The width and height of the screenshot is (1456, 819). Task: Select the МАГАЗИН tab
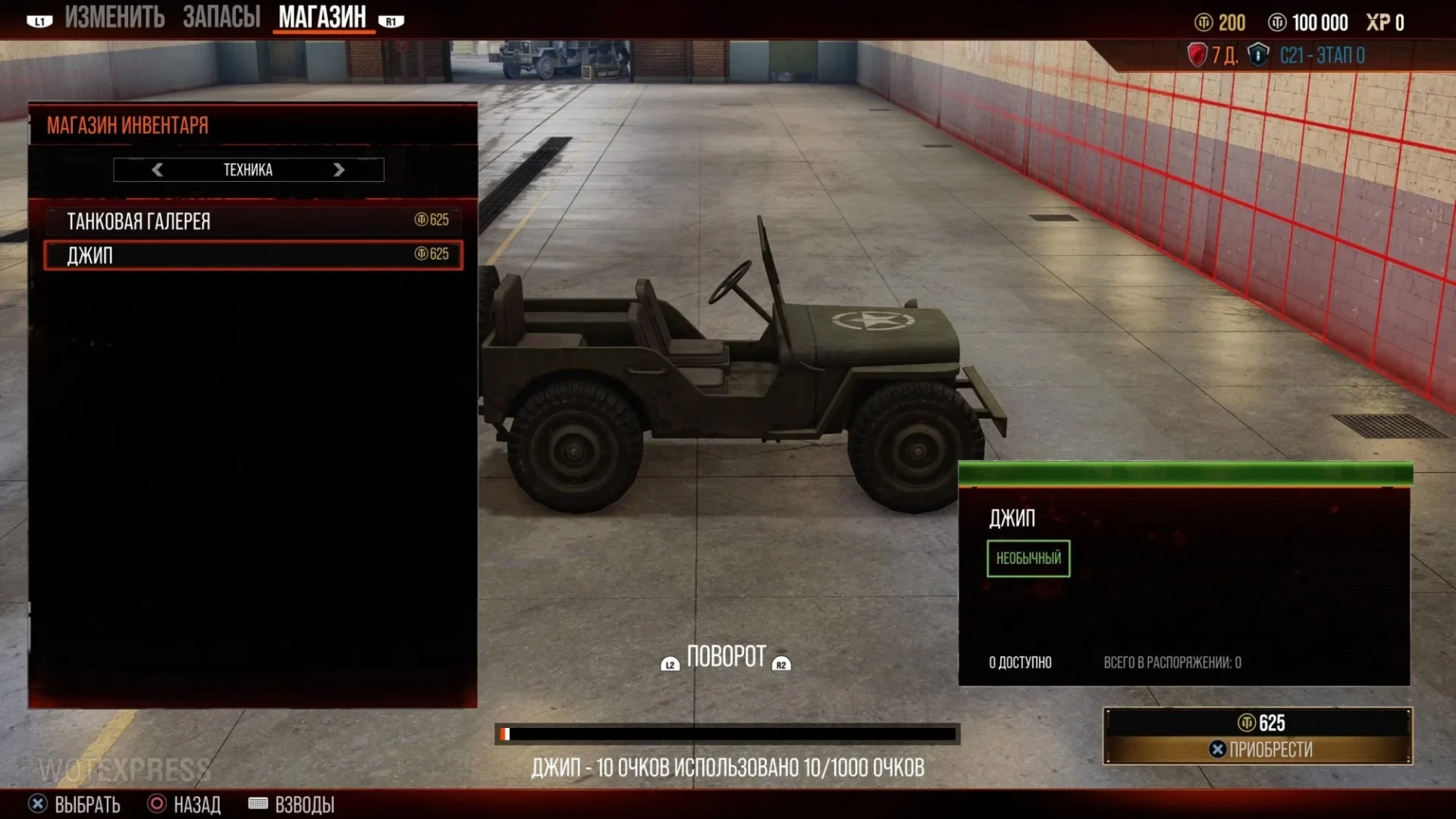322,17
